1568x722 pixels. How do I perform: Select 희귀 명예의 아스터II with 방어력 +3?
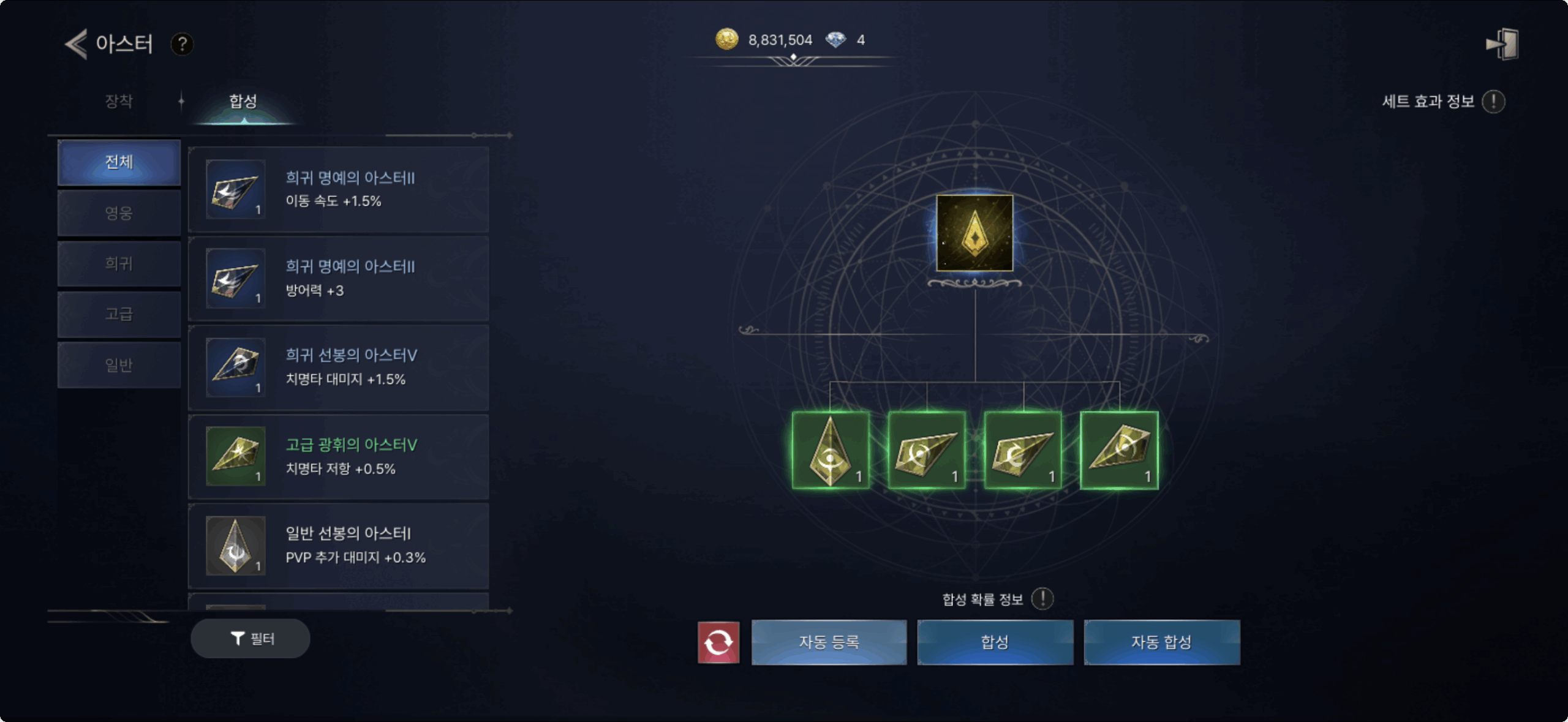338,279
